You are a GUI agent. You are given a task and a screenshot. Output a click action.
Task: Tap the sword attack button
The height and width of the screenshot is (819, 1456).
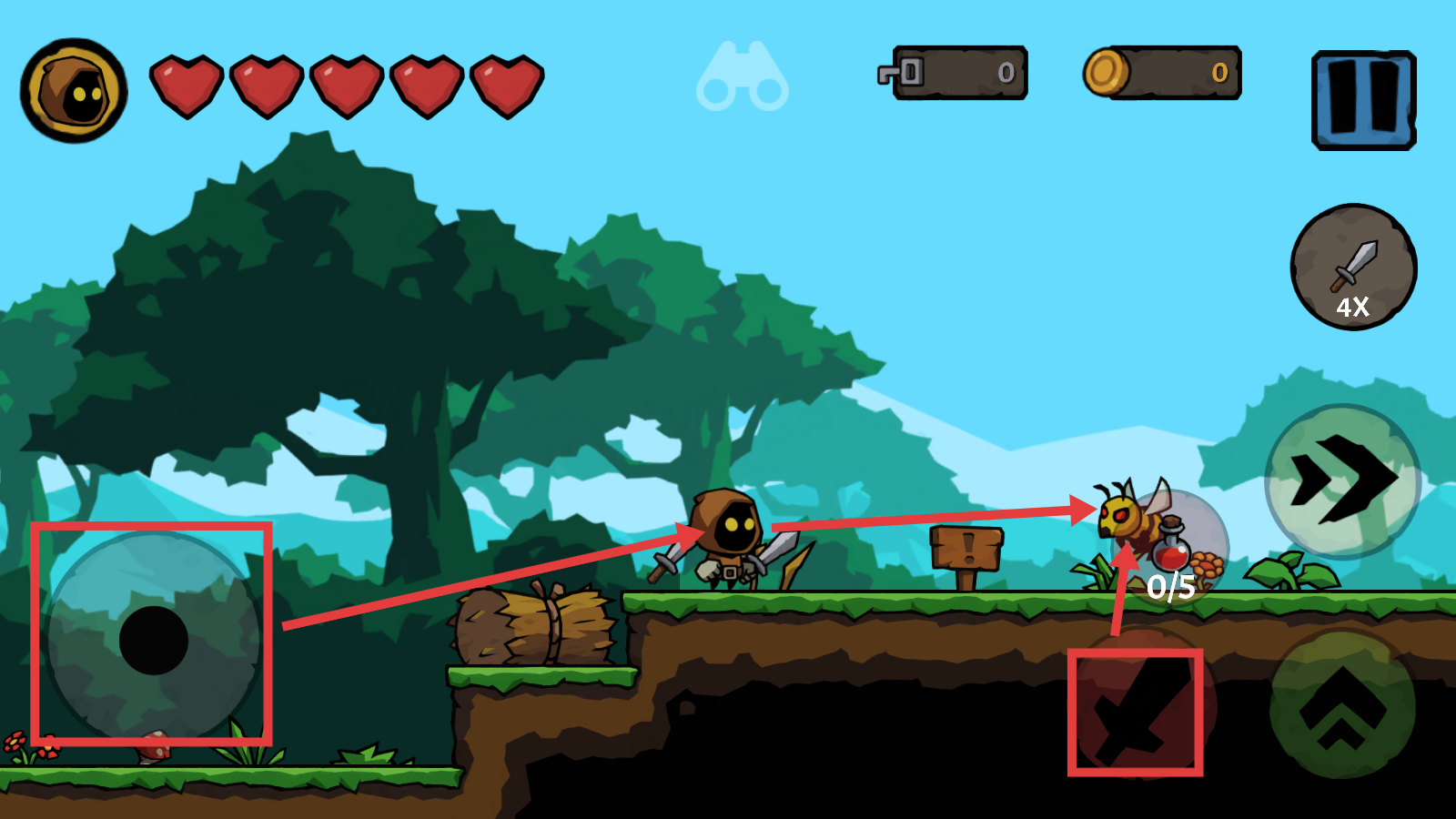[1136, 711]
